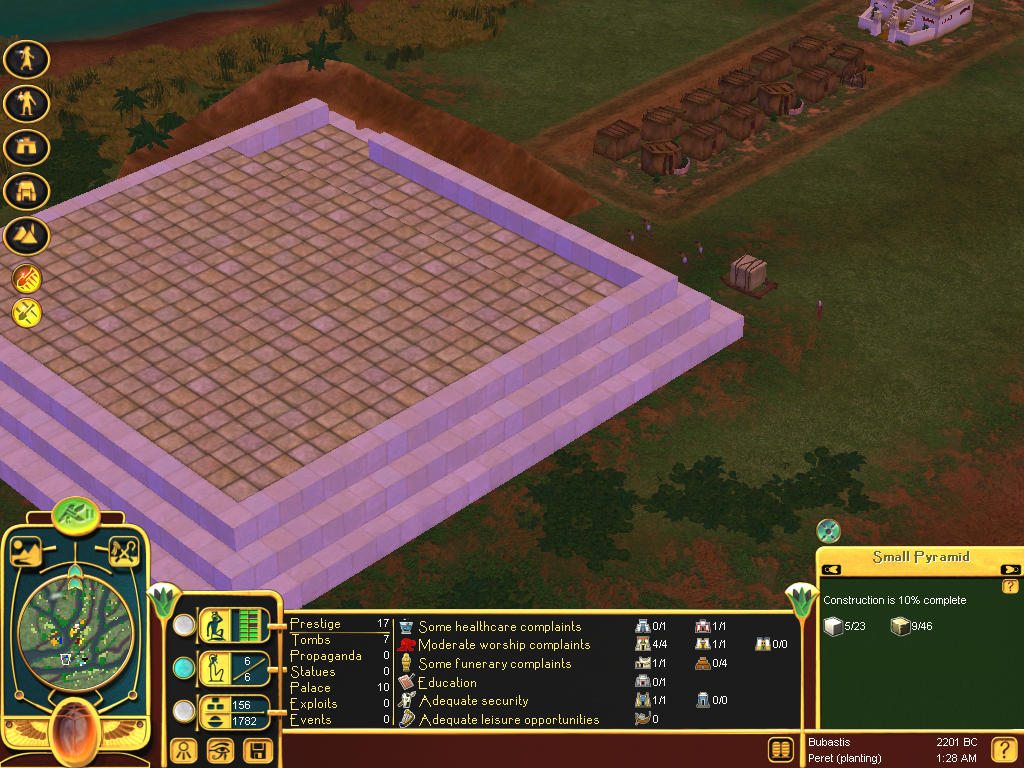Click the teal compass disc icon
This screenshot has width=1024, height=768.
coord(828,531)
